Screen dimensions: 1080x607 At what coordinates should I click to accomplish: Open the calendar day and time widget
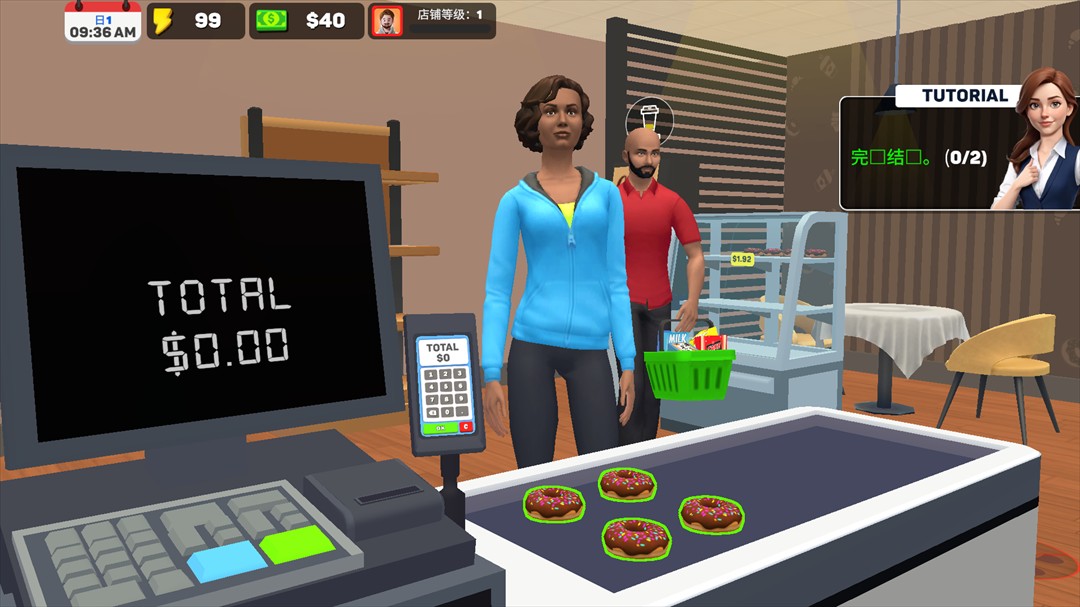[102, 21]
